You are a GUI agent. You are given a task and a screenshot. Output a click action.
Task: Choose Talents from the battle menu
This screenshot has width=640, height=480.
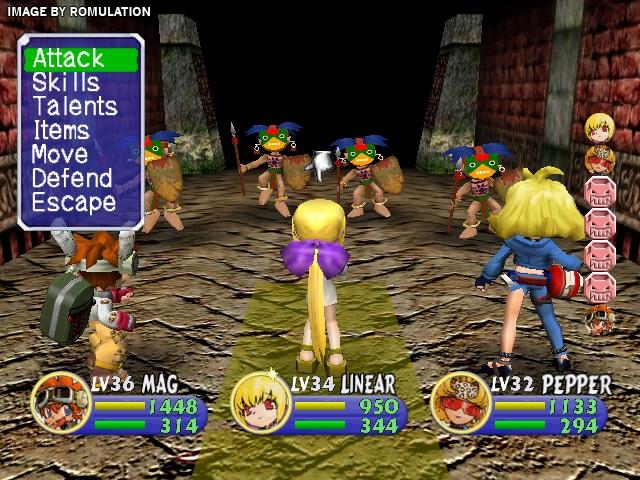(x=74, y=106)
